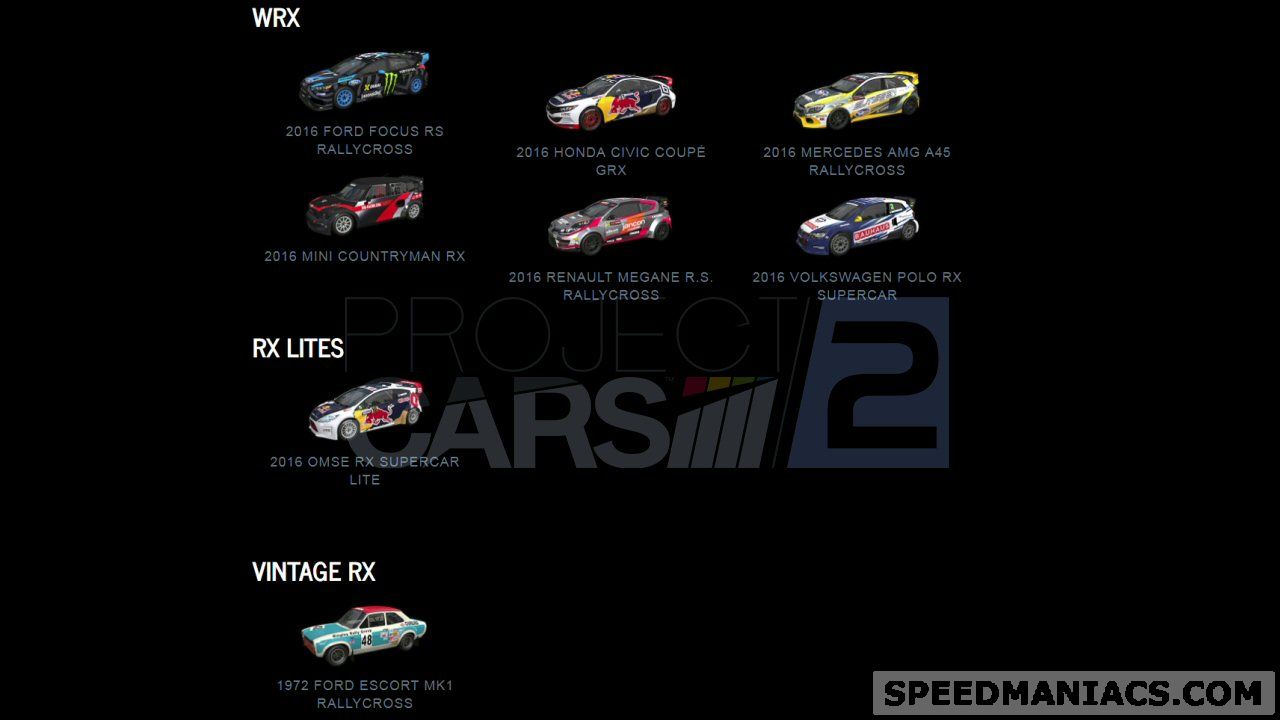This screenshot has height=720, width=1280.
Task: Choose the 1972 Ford Escort MK1 Rallycross
Action: 364,635
